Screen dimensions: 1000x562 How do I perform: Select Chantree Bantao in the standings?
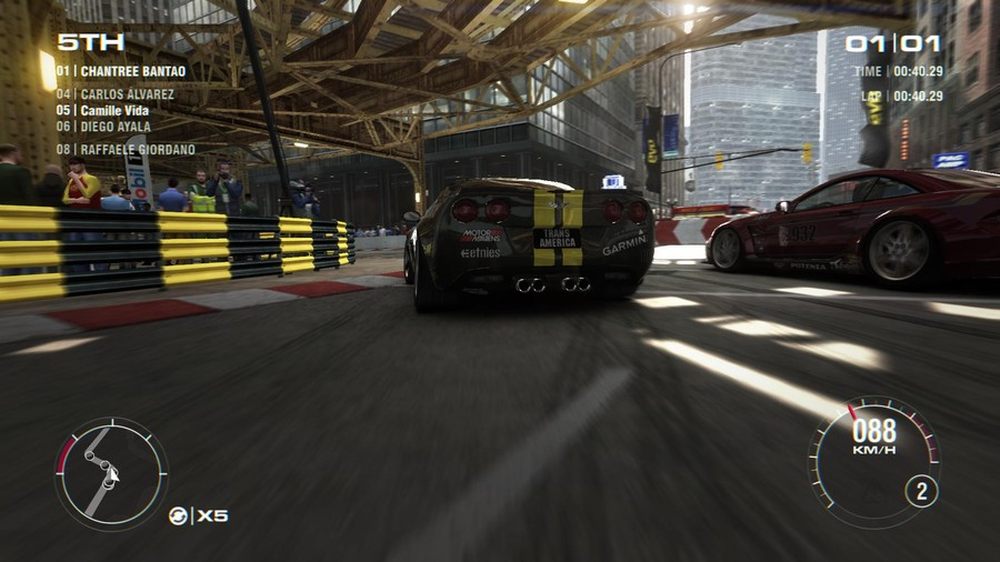coord(120,72)
